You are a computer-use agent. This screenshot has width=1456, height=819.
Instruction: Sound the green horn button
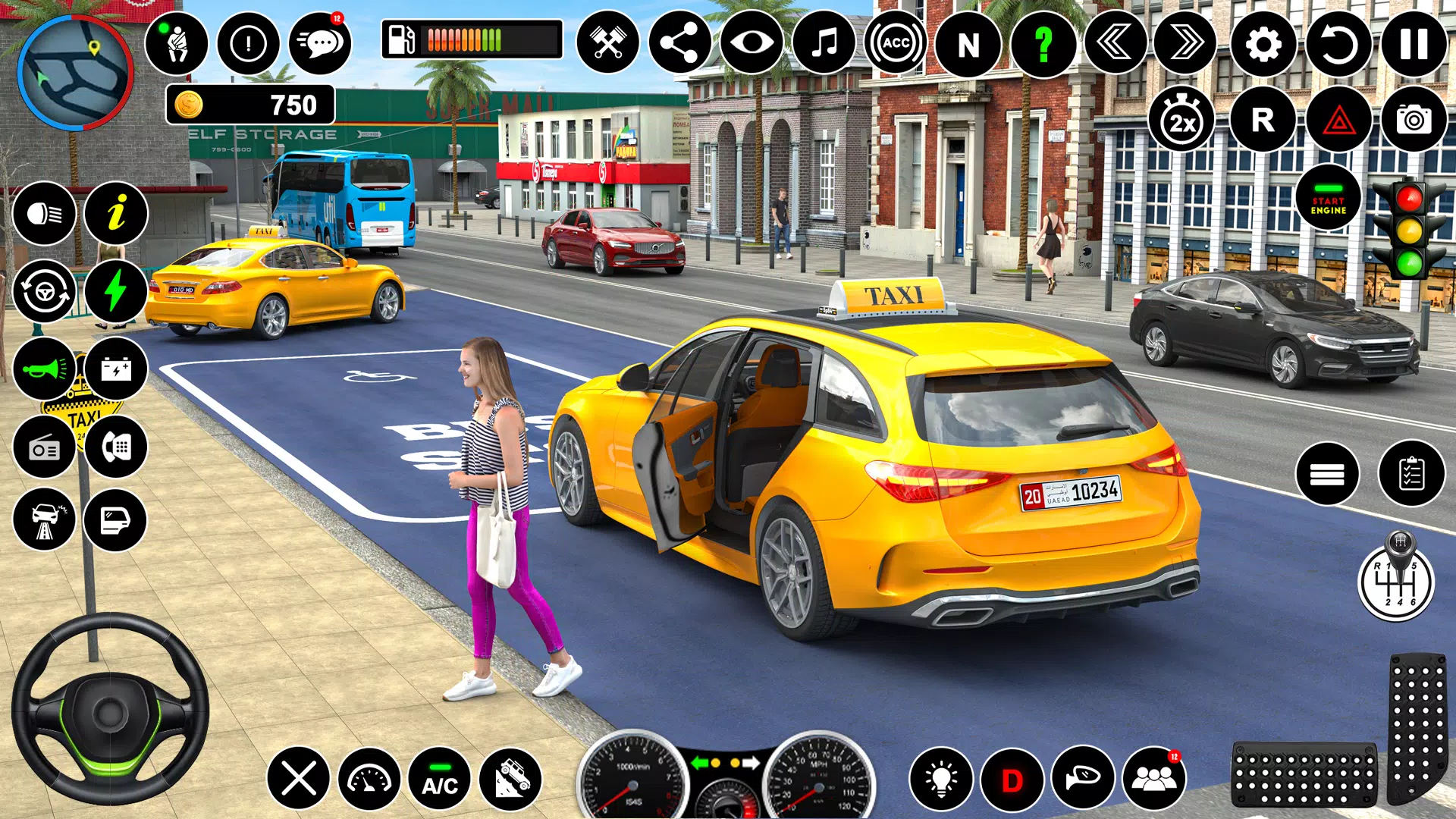(x=45, y=369)
